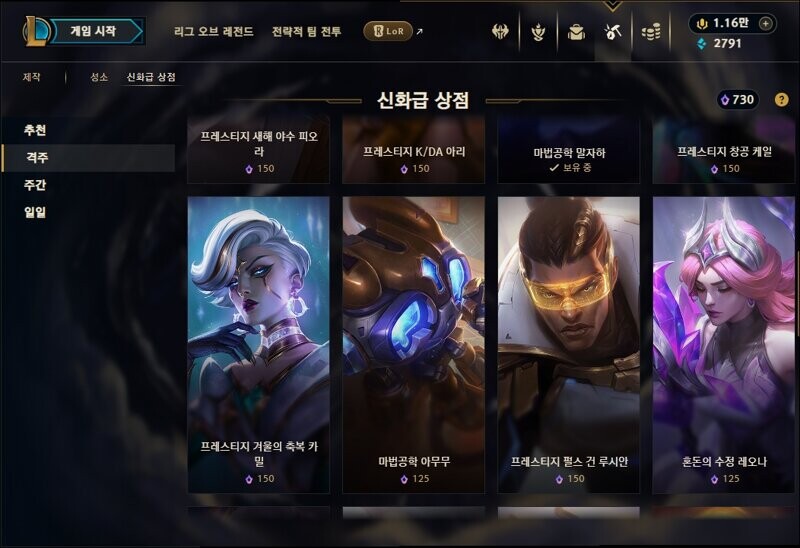Select the 추천 shop category
The image size is (800, 548).
[x=35, y=130]
